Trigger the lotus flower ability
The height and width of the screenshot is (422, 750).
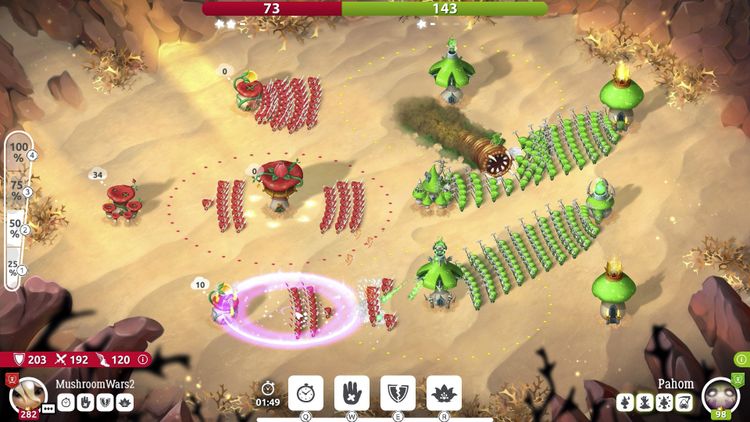point(444,393)
